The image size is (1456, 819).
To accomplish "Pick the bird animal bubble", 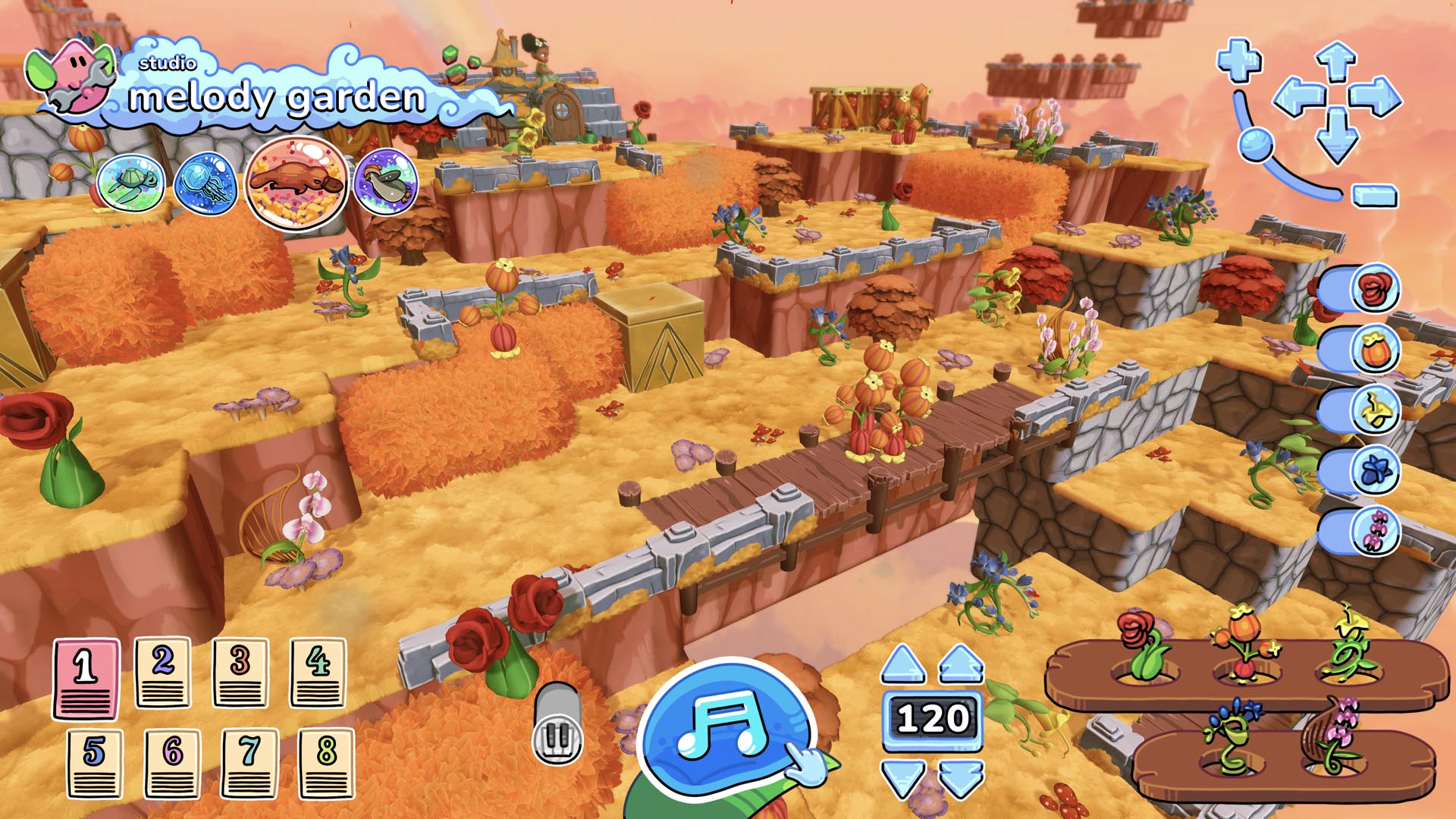I will click(386, 182).
